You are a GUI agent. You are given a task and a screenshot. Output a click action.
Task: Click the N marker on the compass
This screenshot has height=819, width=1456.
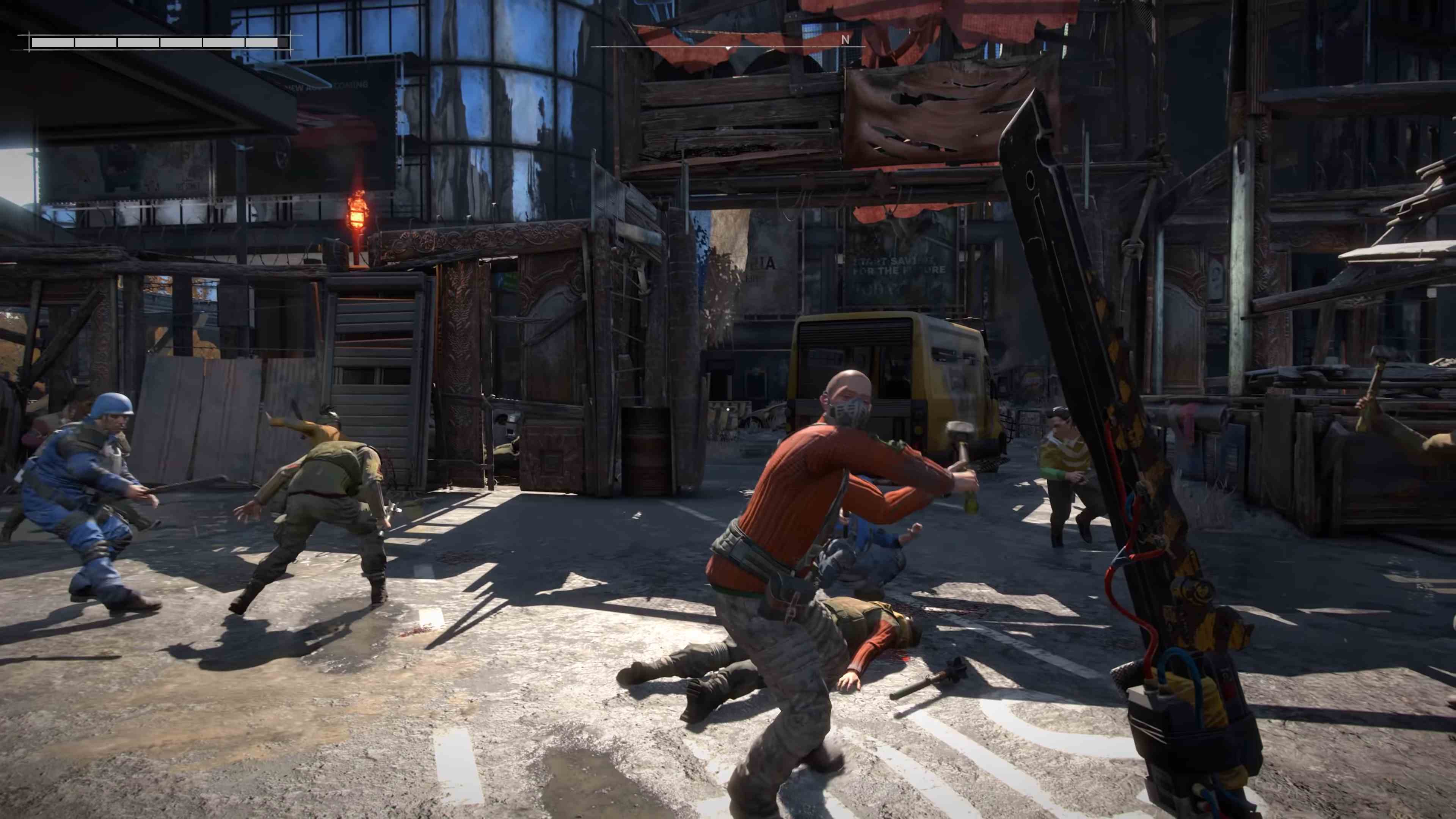click(x=846, y=40)
